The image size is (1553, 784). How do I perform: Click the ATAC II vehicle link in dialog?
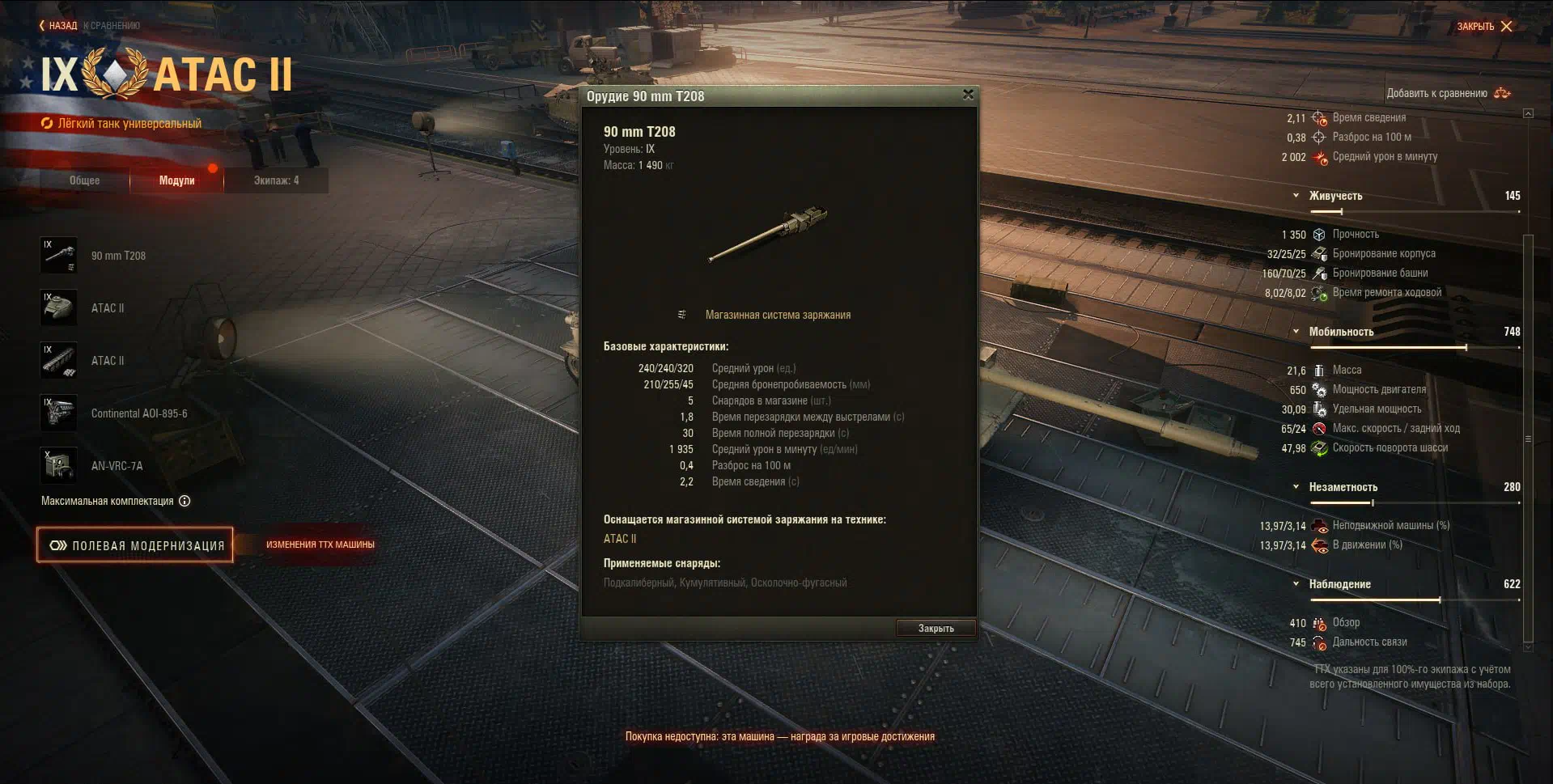(620, 539)
